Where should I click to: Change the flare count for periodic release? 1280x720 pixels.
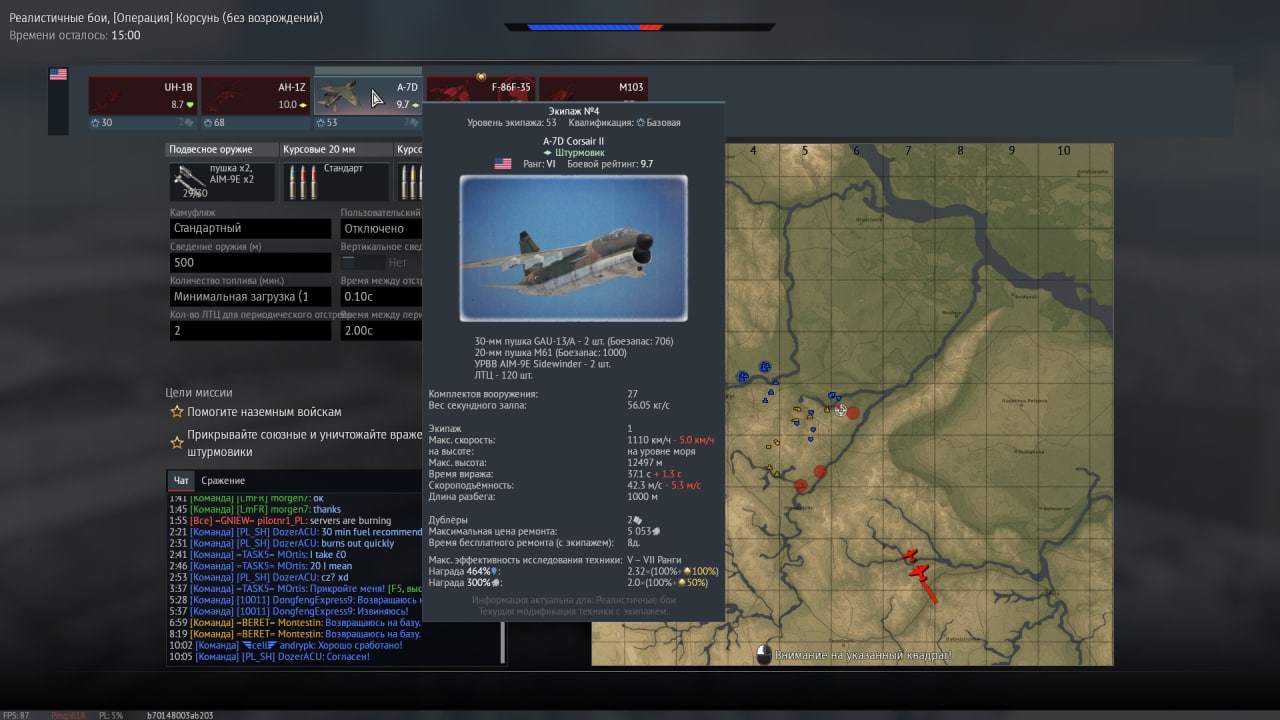(250, 331)
